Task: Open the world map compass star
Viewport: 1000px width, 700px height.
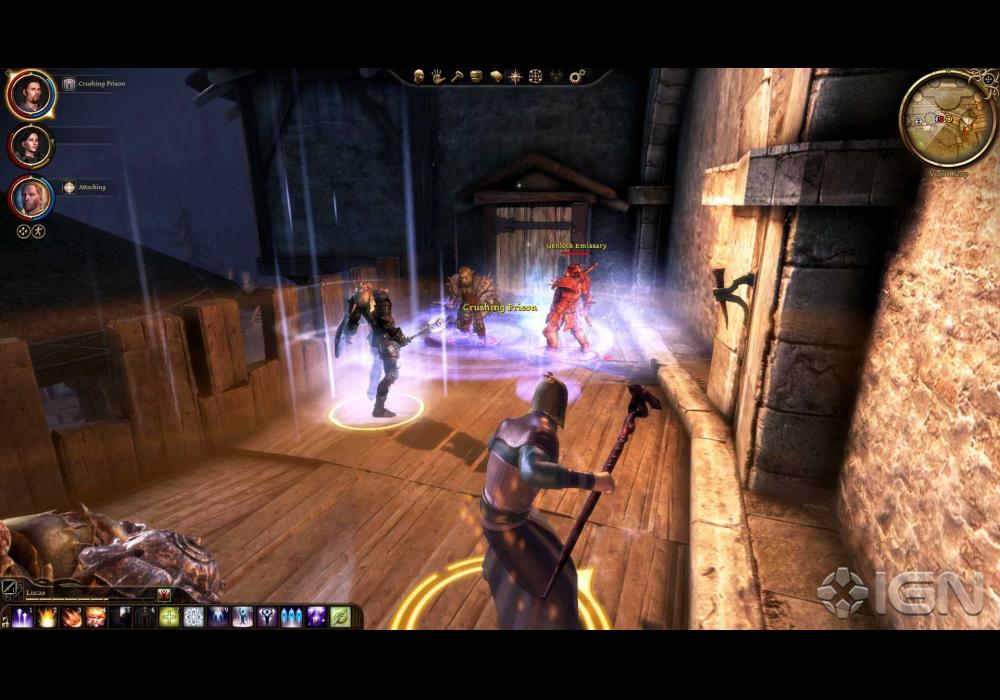Action: tap(515, 76)
